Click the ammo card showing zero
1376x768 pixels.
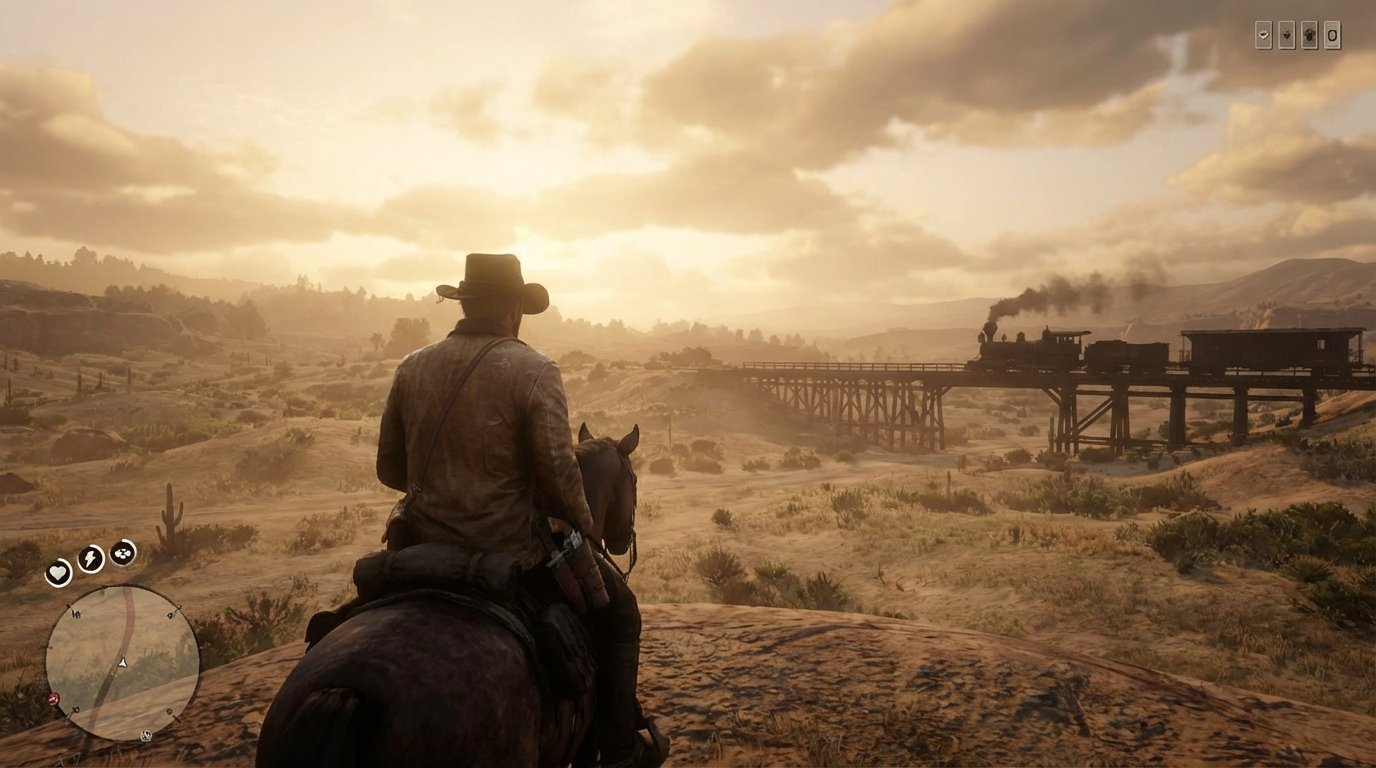coord(1332,35)
